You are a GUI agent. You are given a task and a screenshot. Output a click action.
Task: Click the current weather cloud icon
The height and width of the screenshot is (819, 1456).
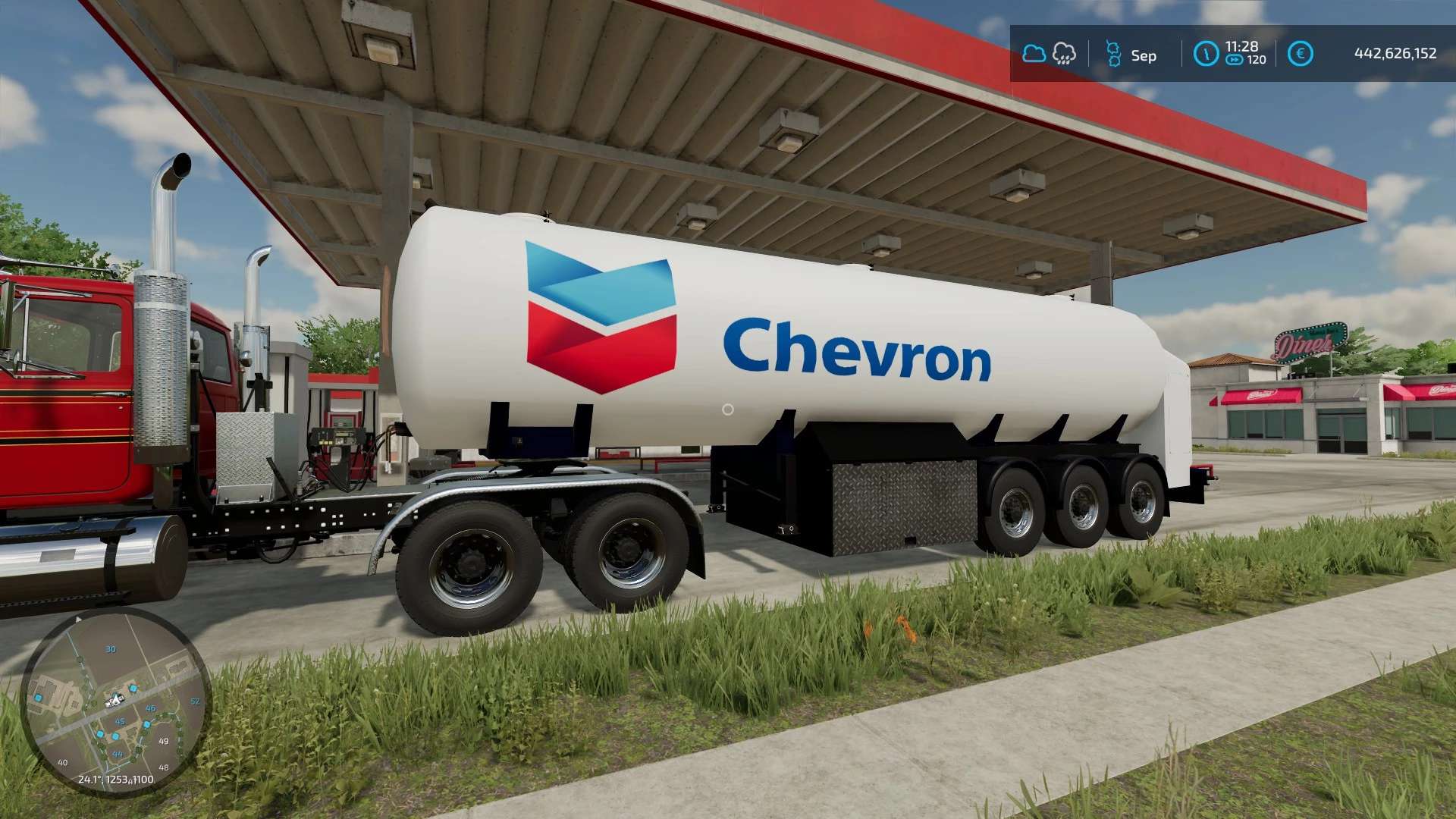[x=1034, y=54]
